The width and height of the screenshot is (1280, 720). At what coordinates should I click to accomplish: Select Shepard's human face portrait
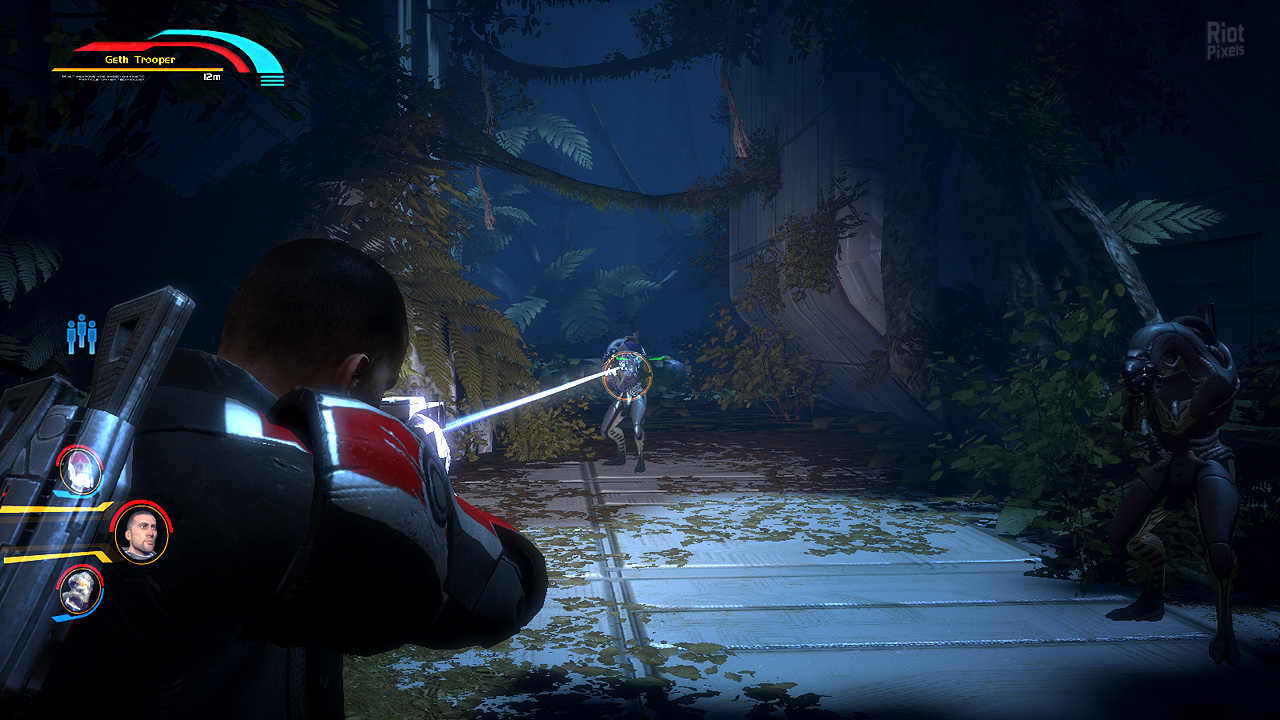pos(141,534)
